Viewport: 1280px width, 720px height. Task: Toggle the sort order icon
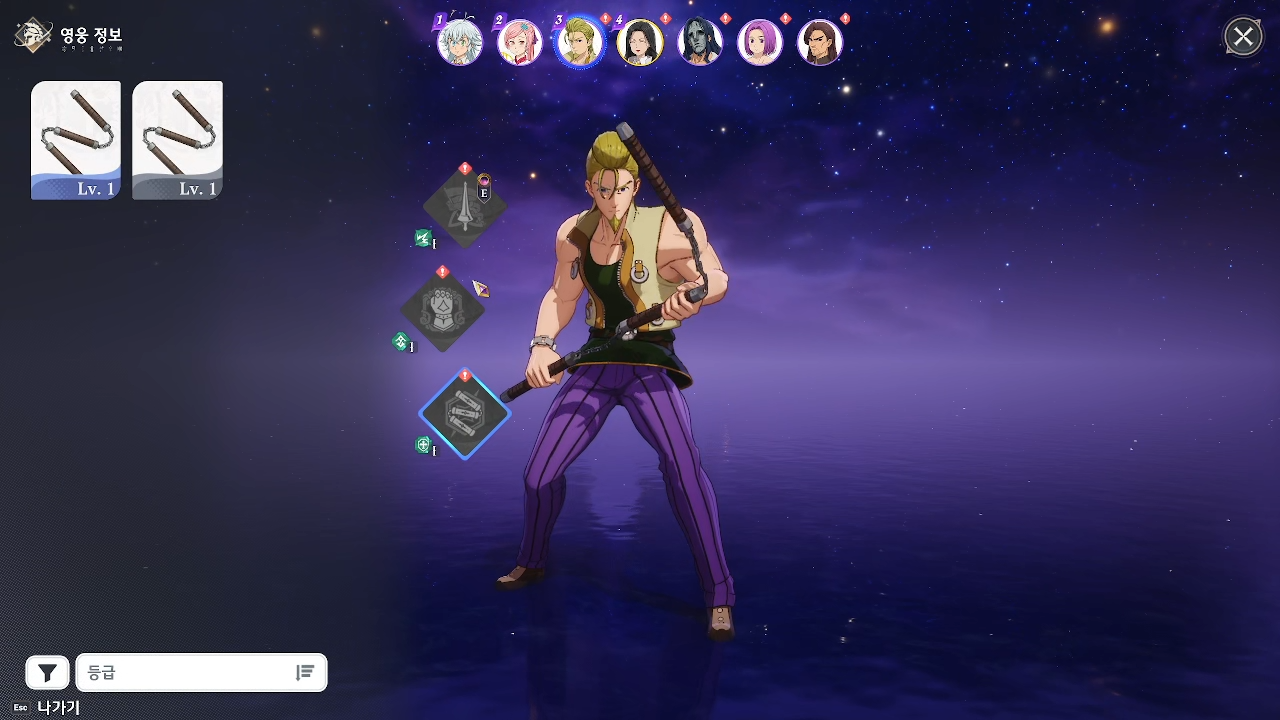click(305, 673)
